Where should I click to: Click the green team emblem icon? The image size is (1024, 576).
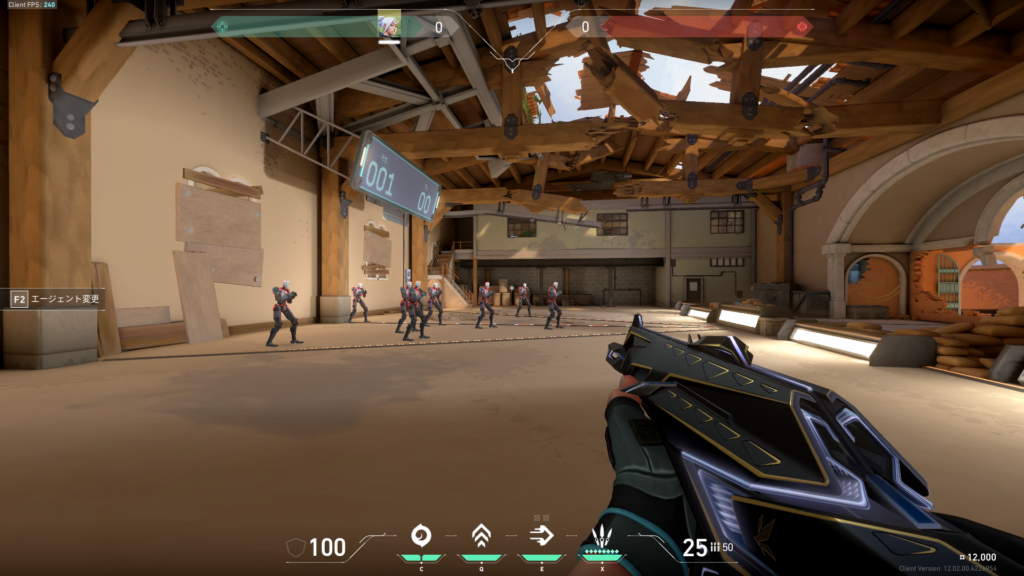222,27
